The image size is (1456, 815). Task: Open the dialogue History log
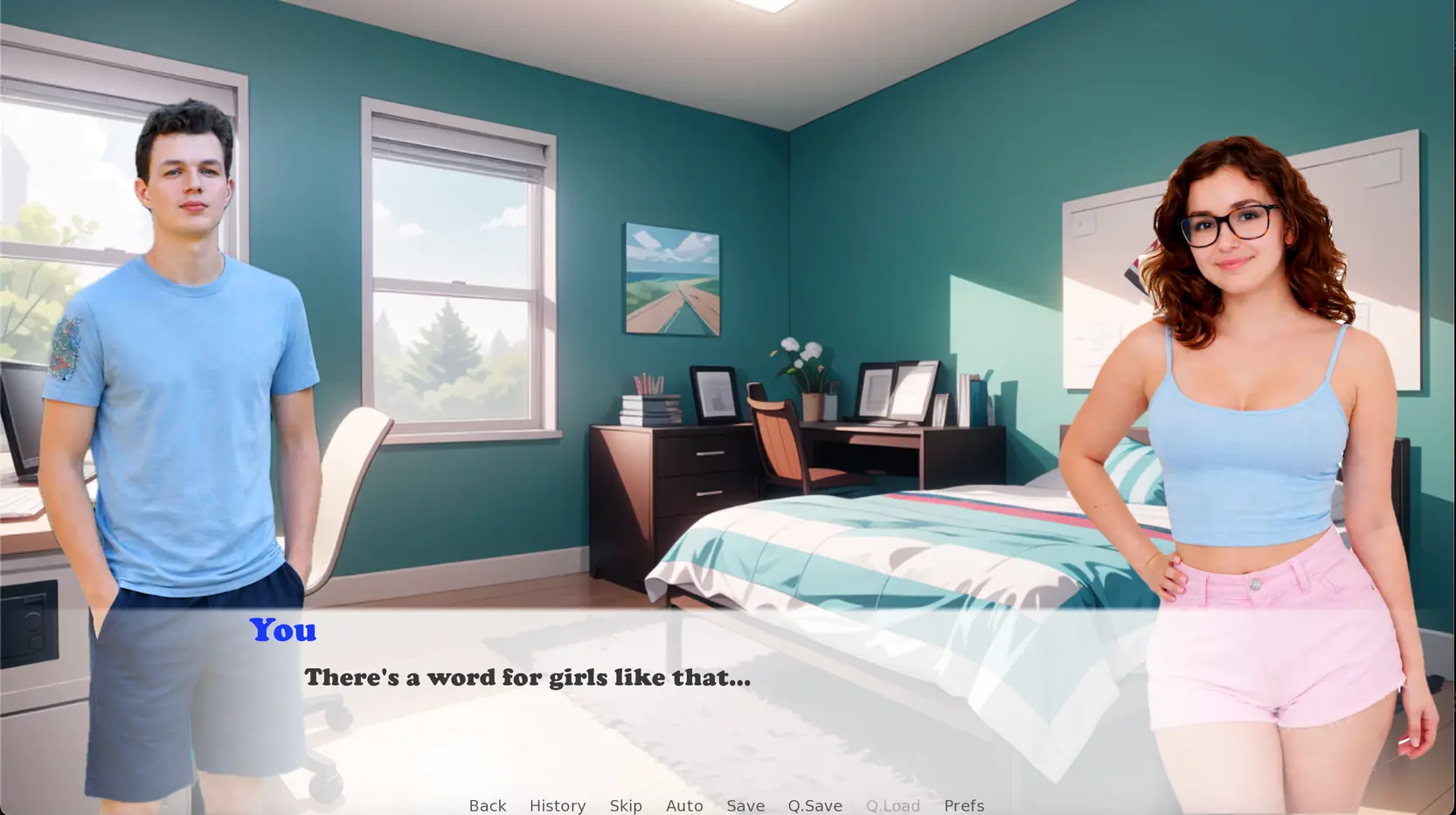[557, 805]
